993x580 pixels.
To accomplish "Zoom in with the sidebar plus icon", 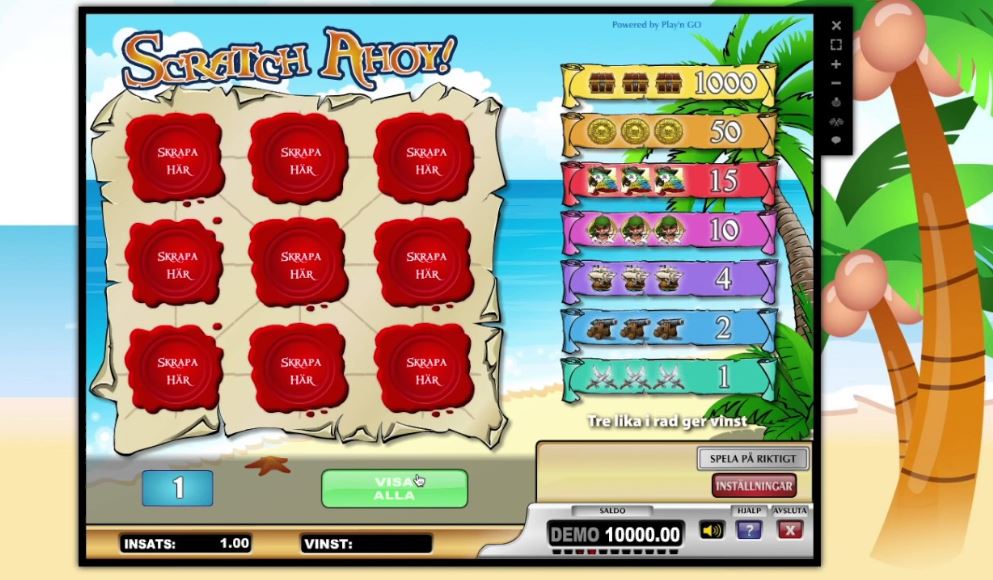I will tap(836, 64).
